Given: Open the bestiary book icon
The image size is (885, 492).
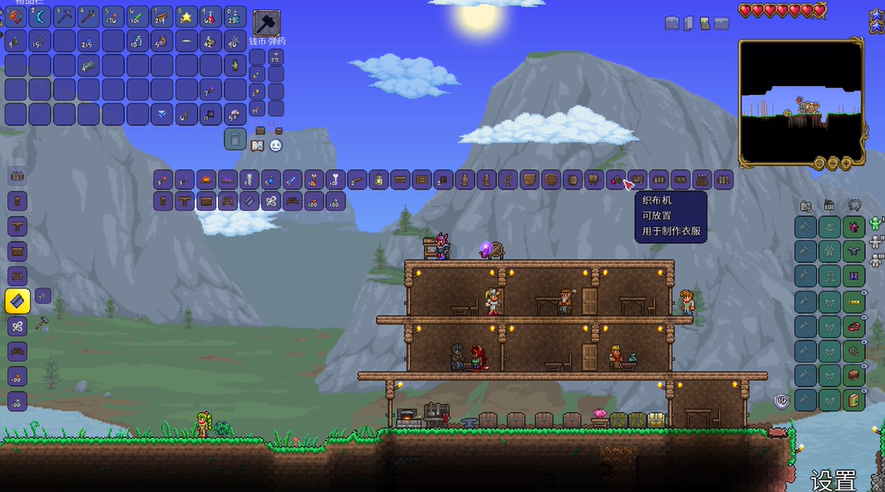Looking at the screenshot, I should pos(256,145).
